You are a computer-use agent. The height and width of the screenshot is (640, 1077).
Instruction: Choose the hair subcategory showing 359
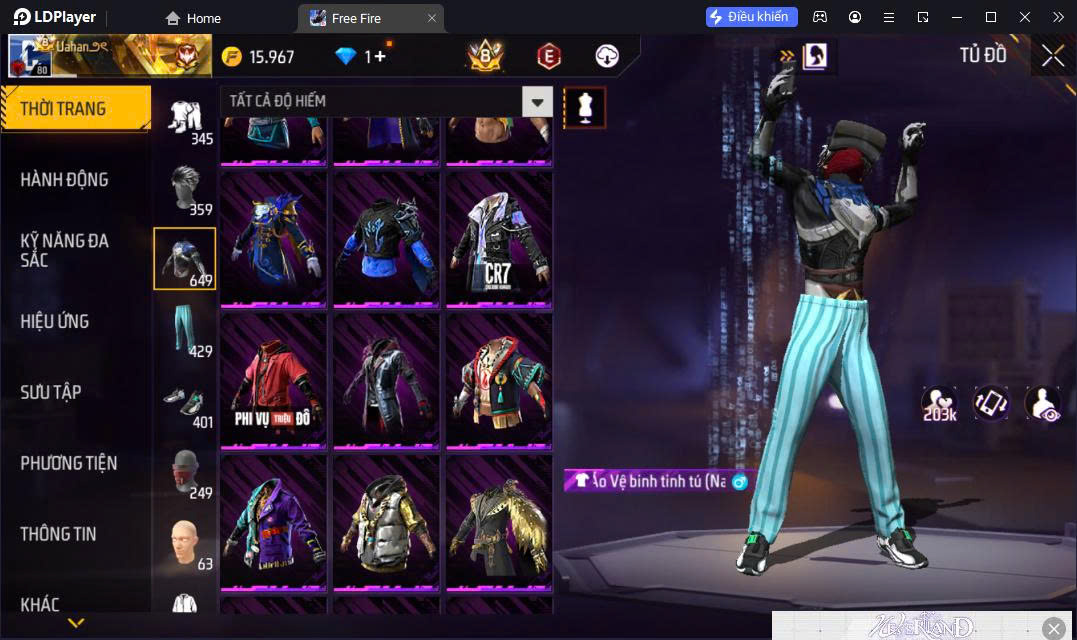tap(185, 188)
